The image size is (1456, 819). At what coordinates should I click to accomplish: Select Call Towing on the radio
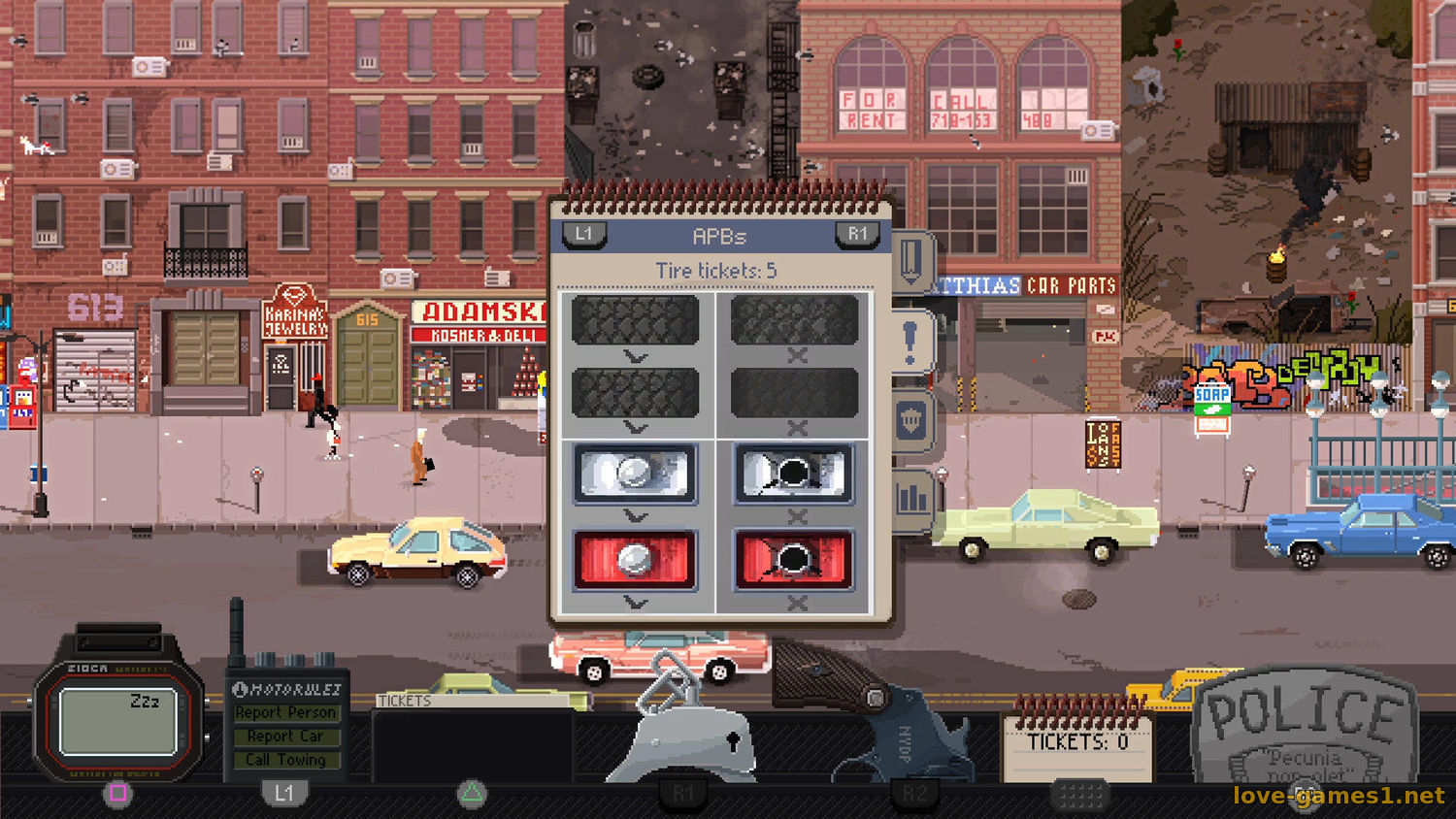click(x=286, y=760)
